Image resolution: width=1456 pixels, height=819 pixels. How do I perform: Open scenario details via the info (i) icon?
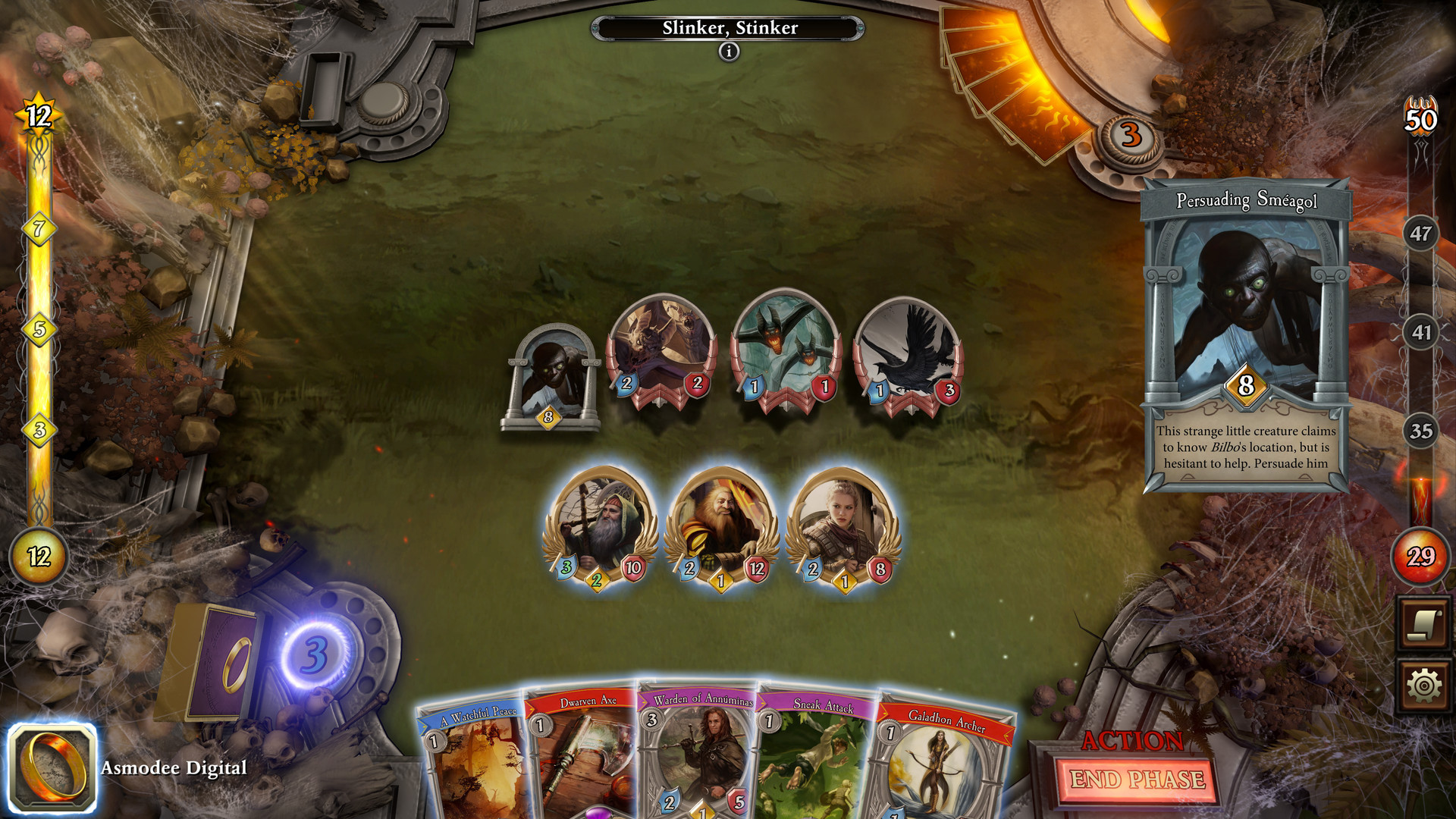(x=729, y=52)
